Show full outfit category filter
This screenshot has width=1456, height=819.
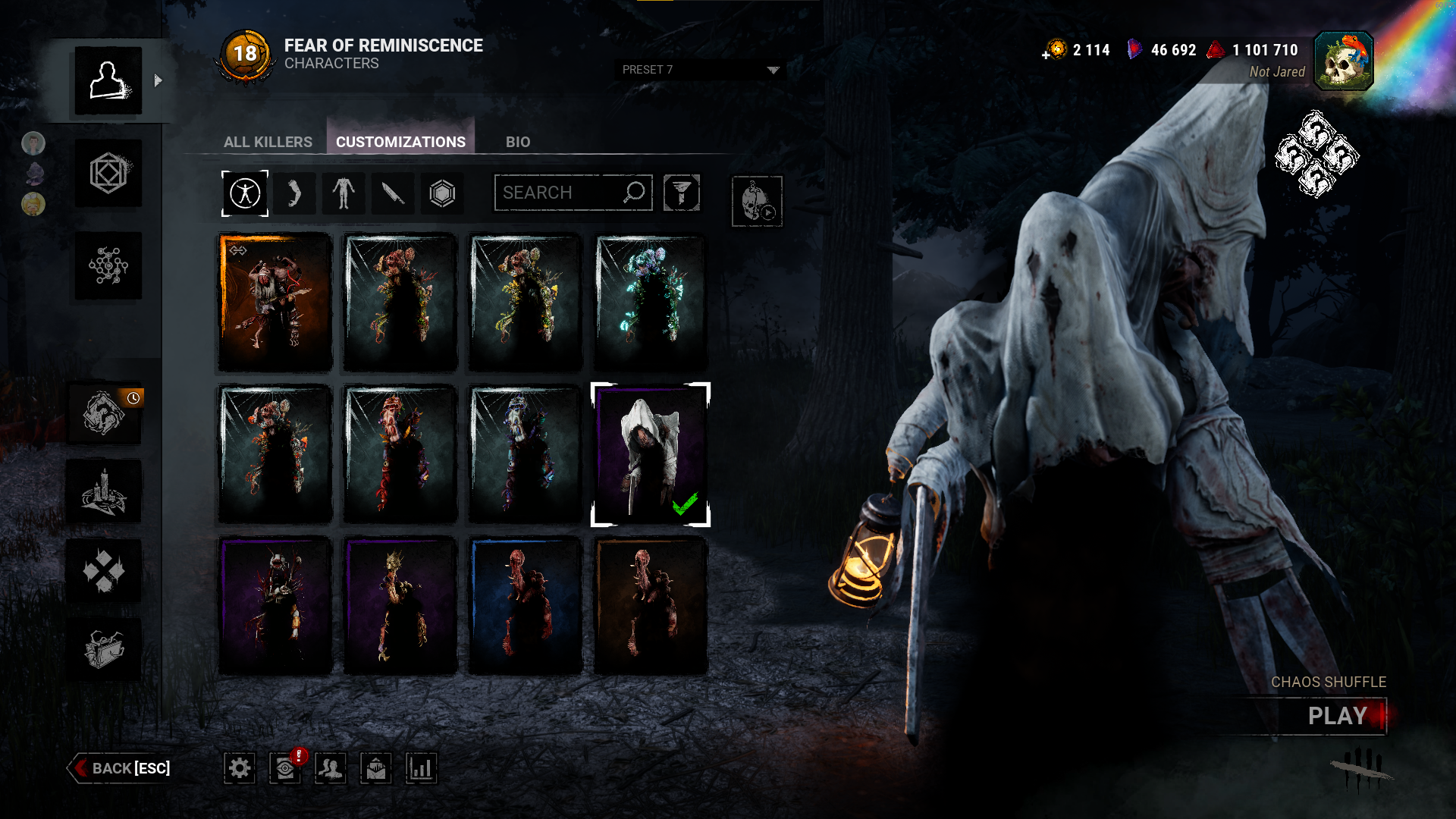click(x=245, y=193)
